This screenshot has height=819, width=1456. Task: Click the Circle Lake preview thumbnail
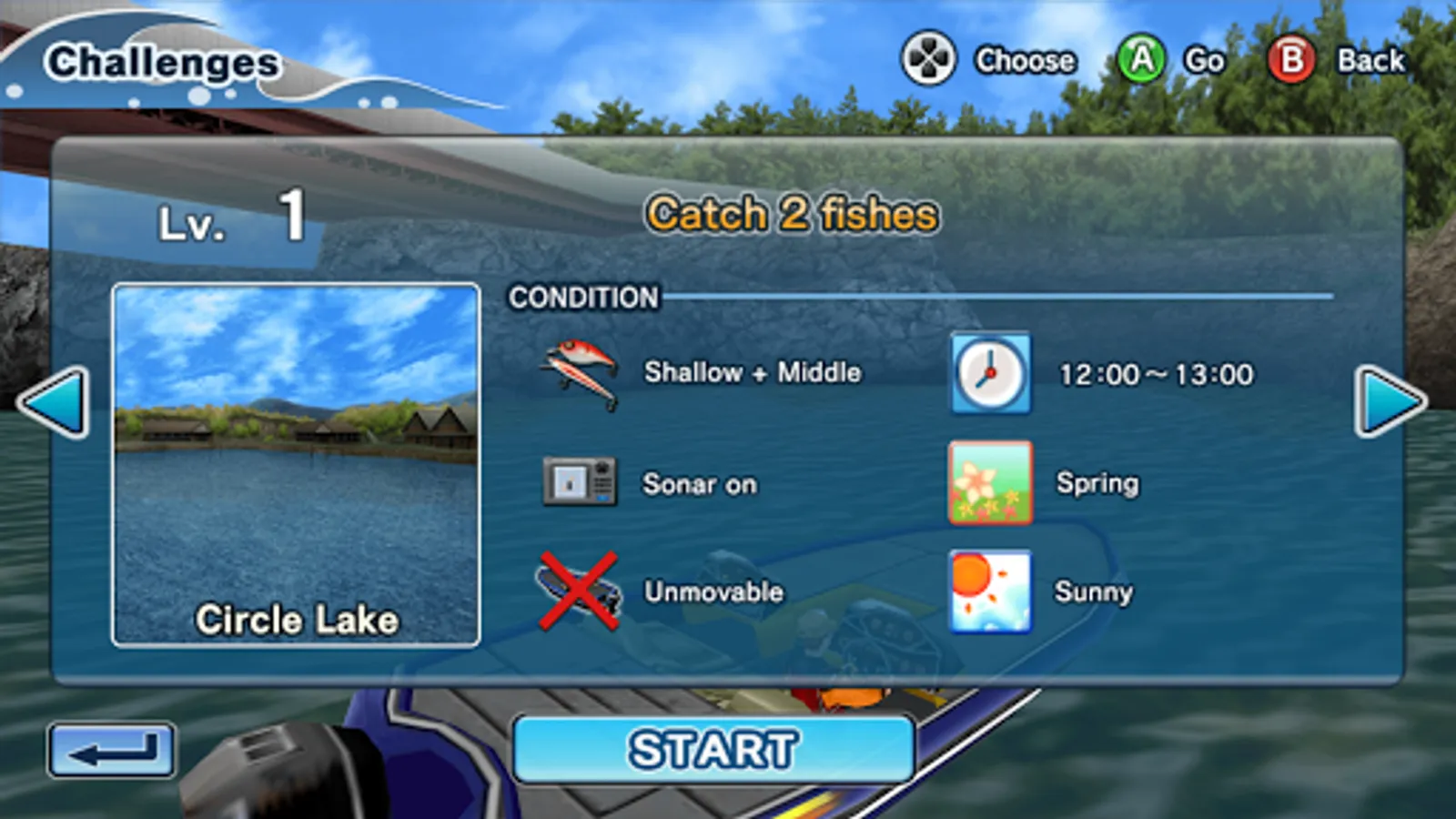[297, 464]
